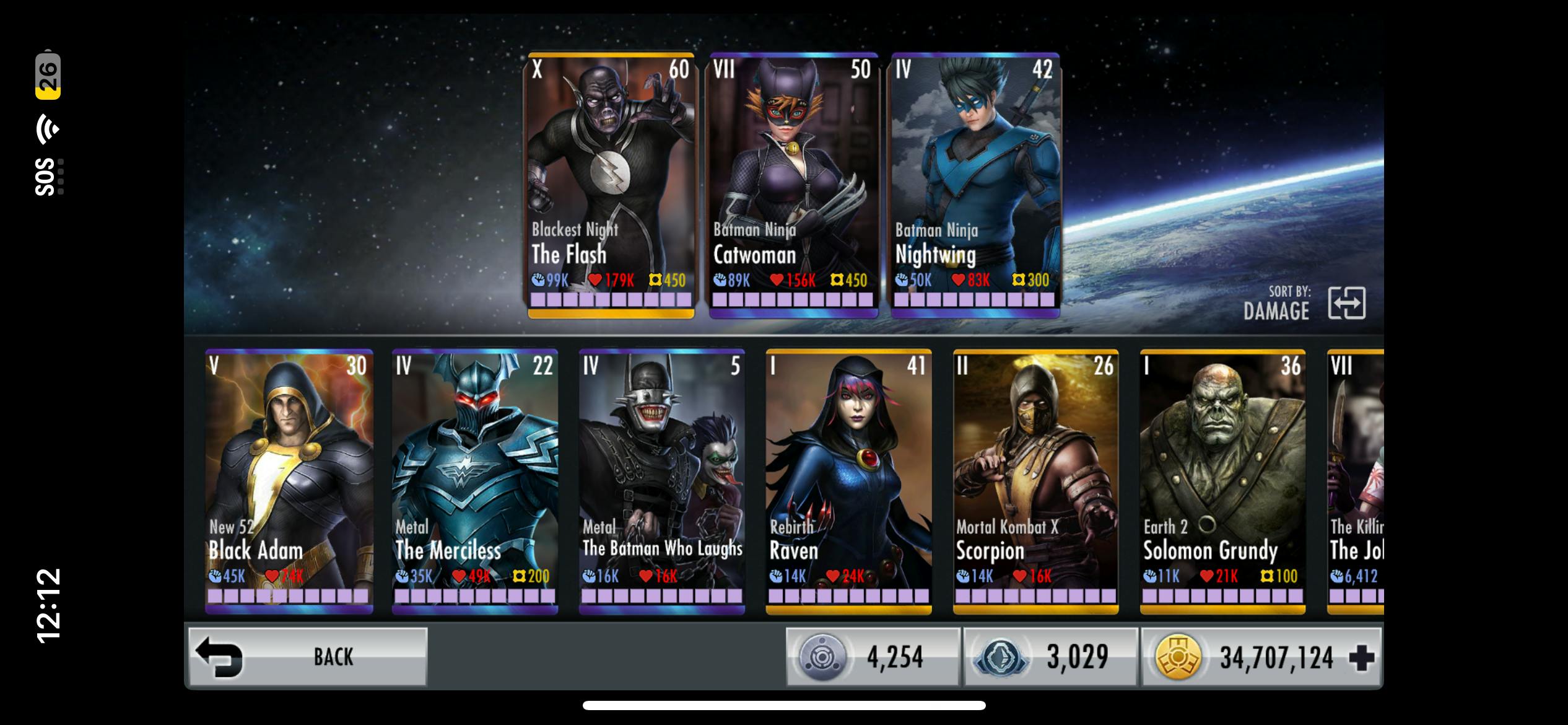Pick the Batman Ninja Nightwing team card

(975, 185)
